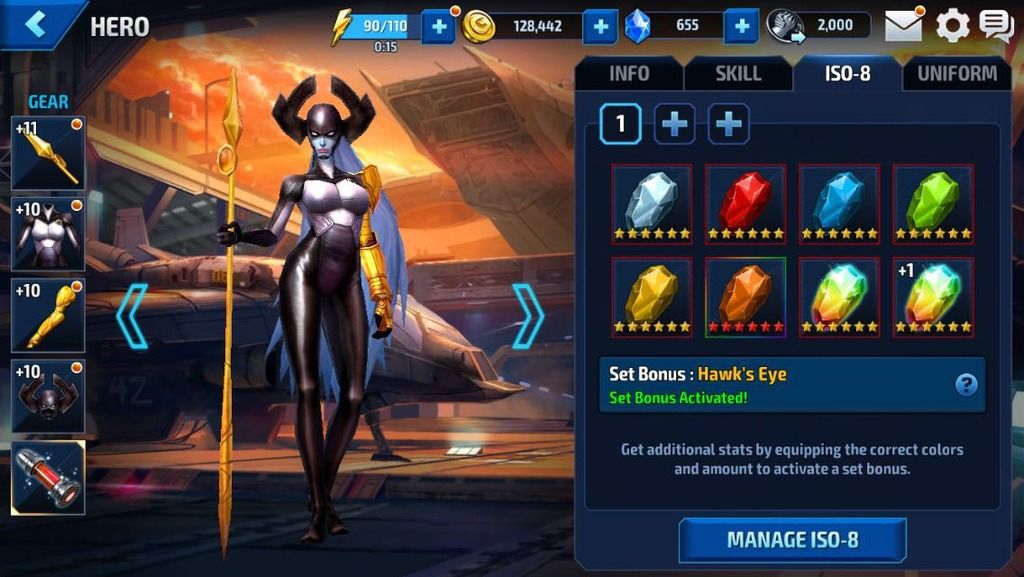Open the mail inbox
This screenshot has width=1024, height=577.
903,25
